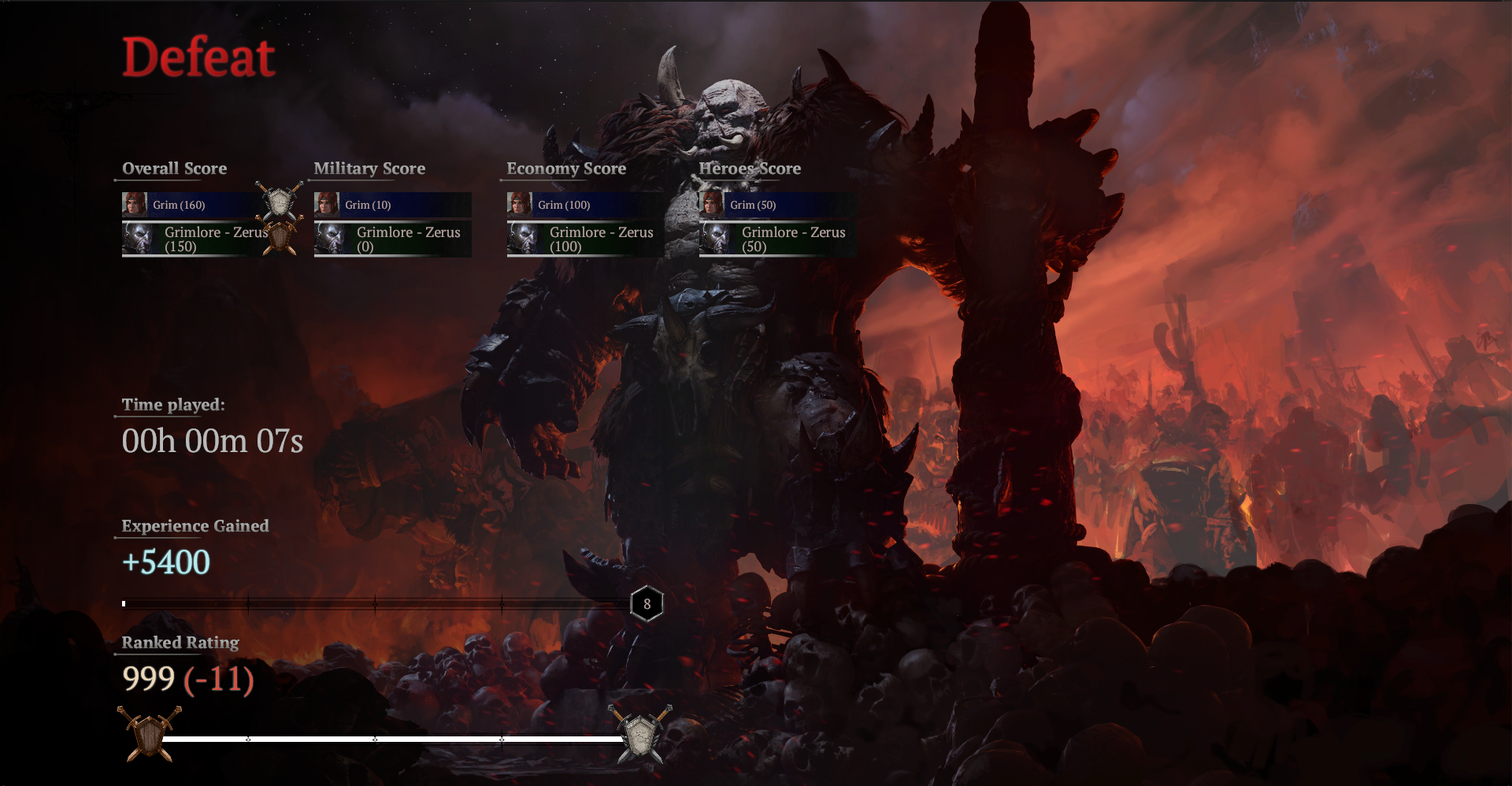The image size is (1512, 786).
Task: Click Grim's entry under Military Score
Action: pos(392,205)
